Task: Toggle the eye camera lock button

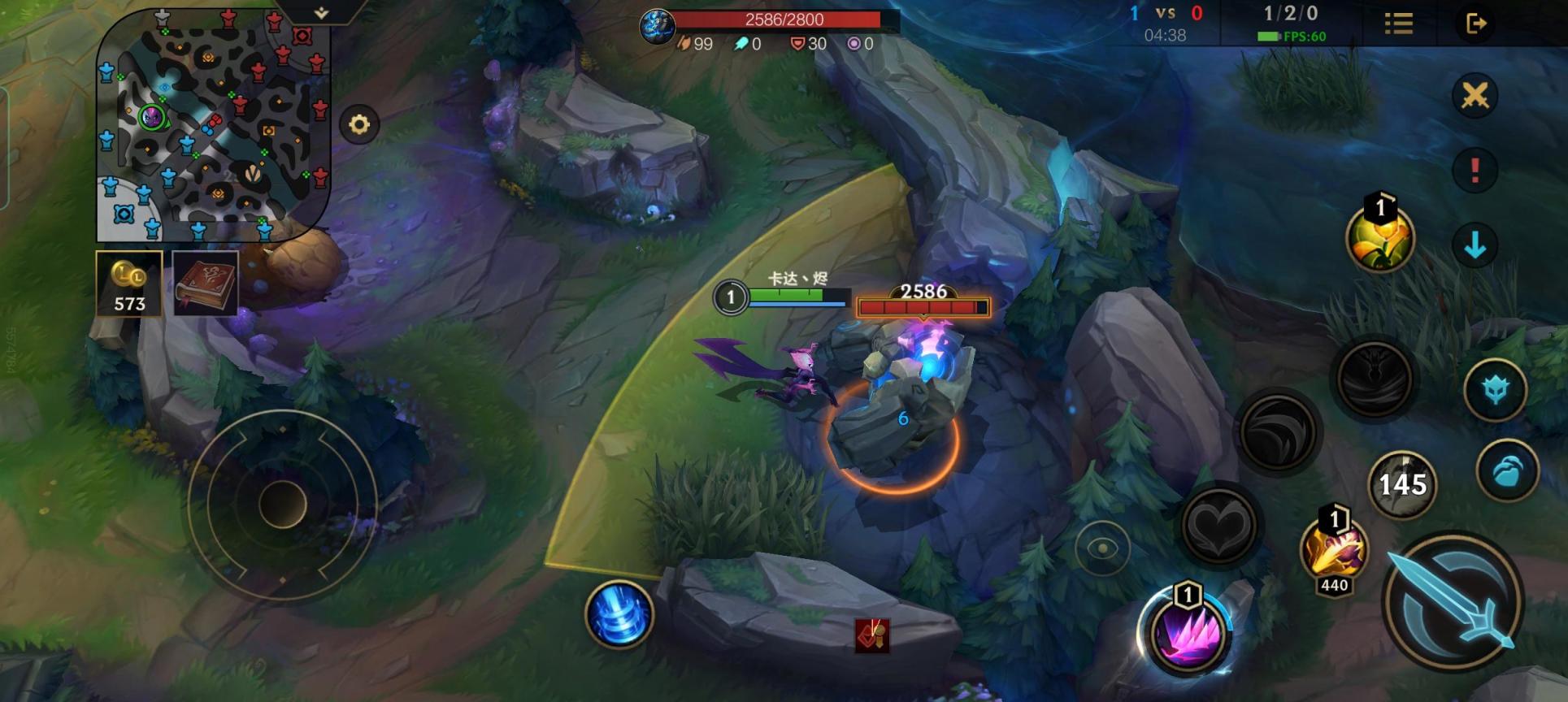Action: pos(1102,548)
